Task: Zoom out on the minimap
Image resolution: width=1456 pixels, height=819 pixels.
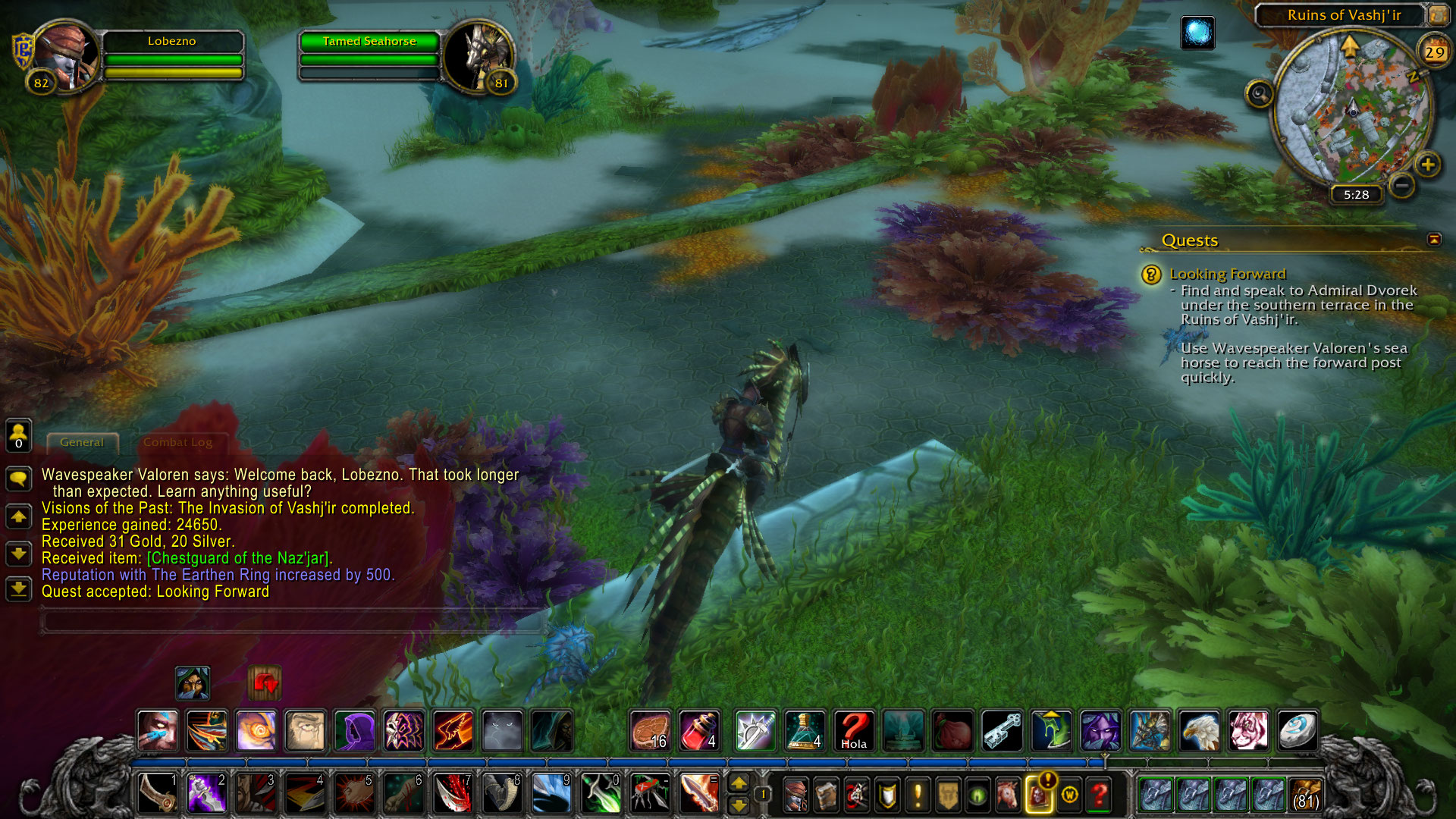Action: (x=1402, y=185)
